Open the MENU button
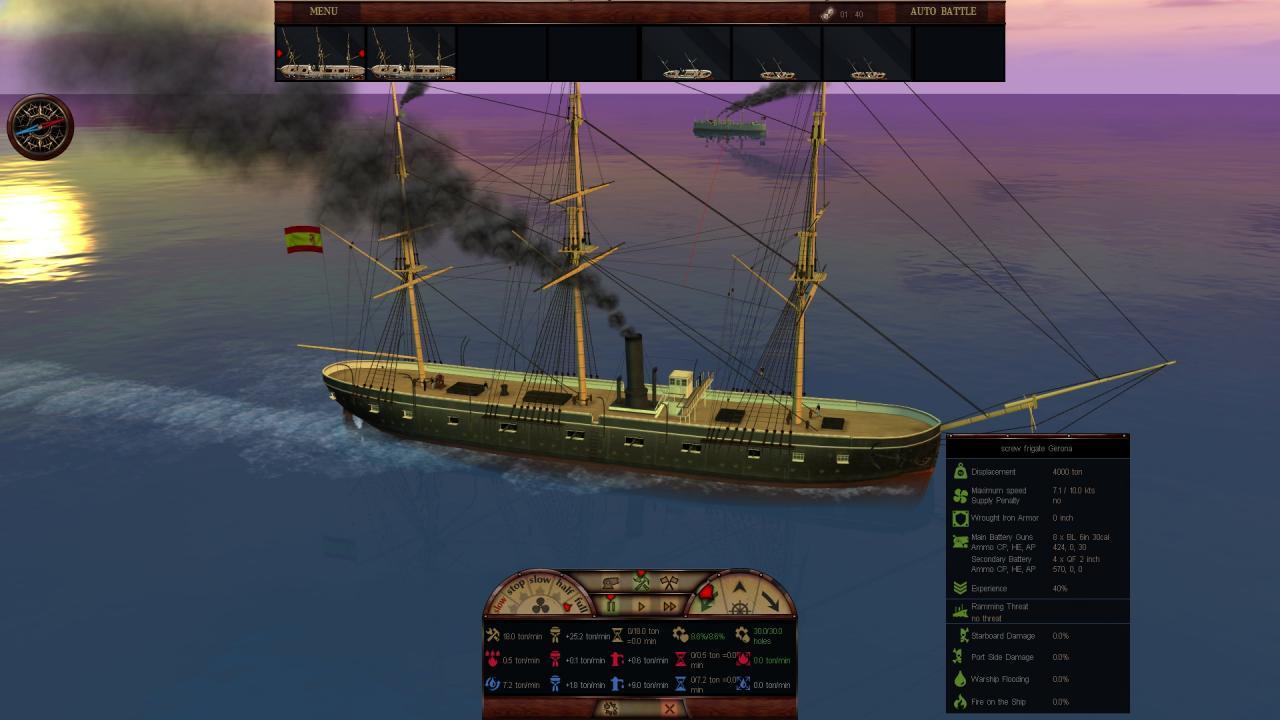Viewport: 1280px width, 720px height. coord(323,11)
